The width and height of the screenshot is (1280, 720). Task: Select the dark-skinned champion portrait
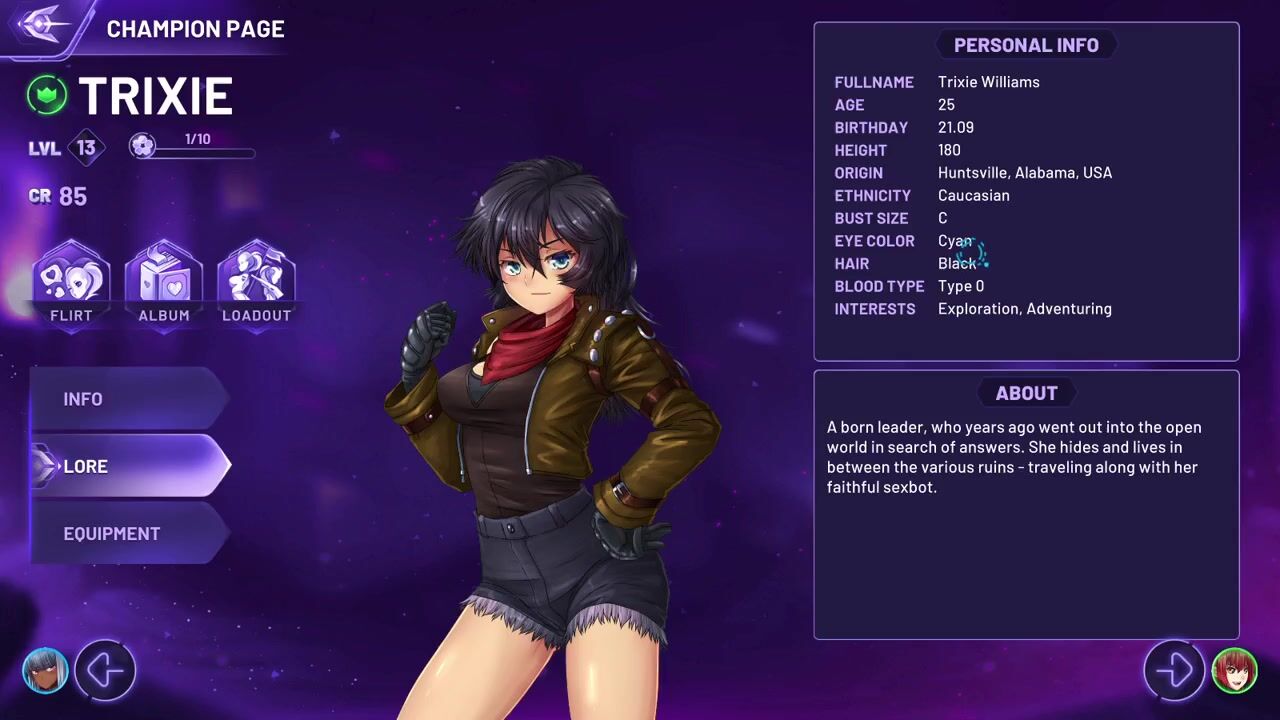(46, 671)
